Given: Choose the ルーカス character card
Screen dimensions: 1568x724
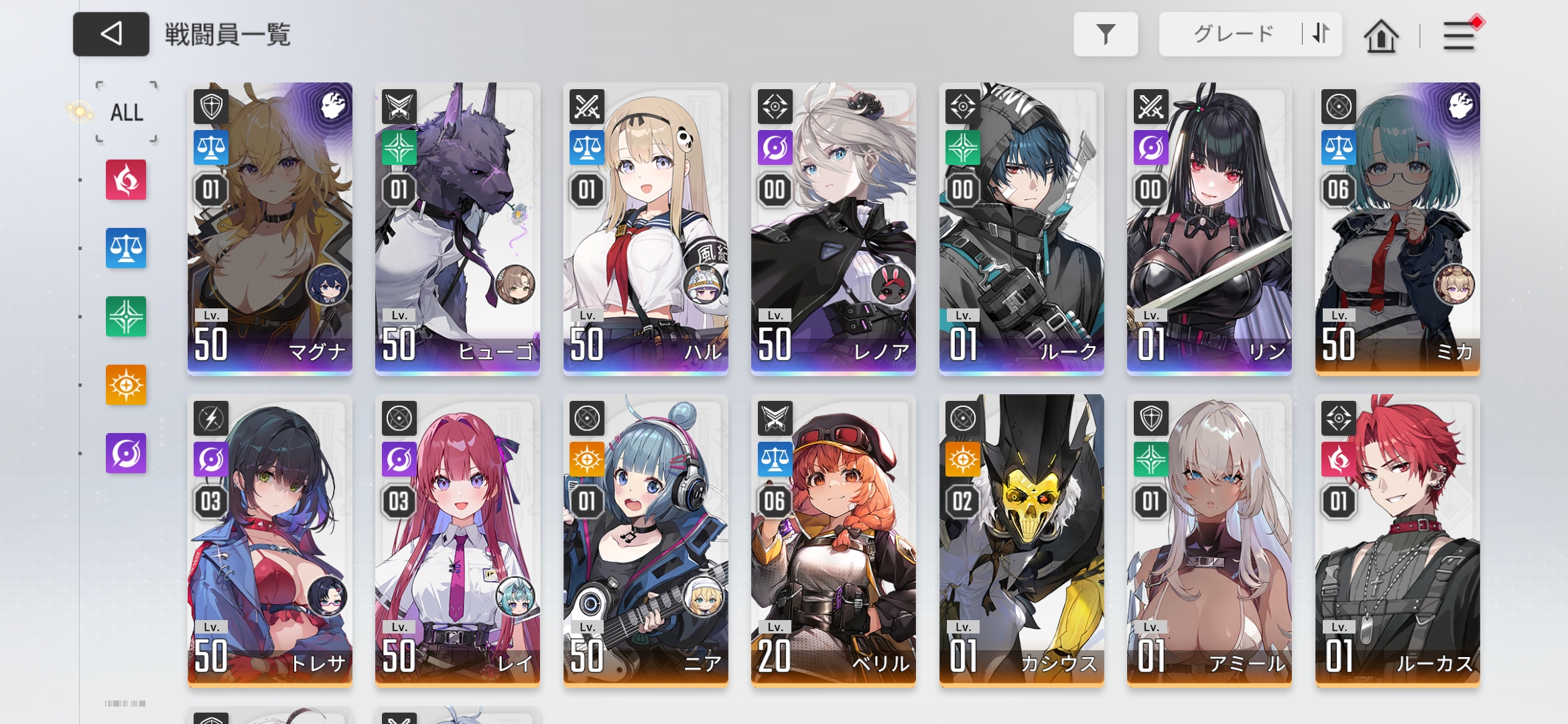Looking at the screenshot, I should pyautogui.click(x=1398, y=540).
